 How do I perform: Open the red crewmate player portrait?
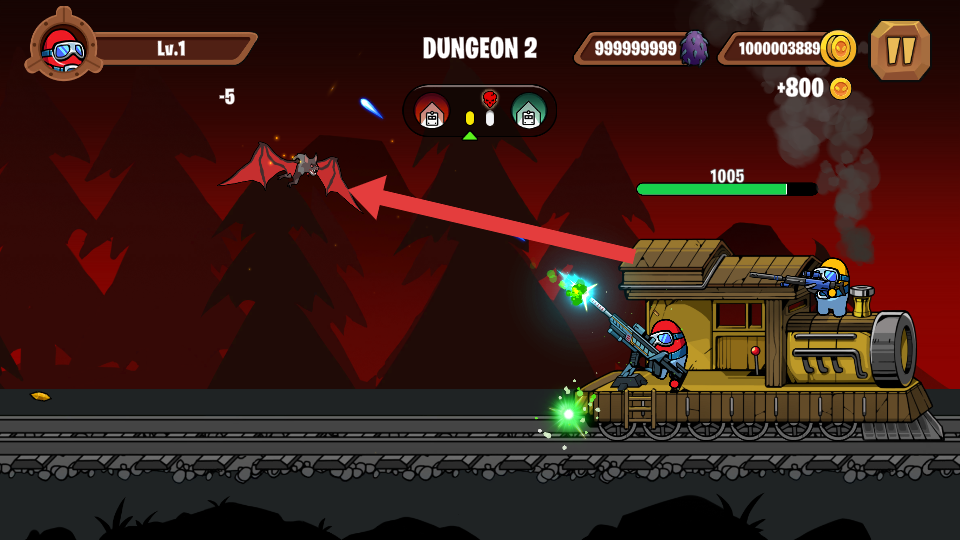tap(63, 46)
